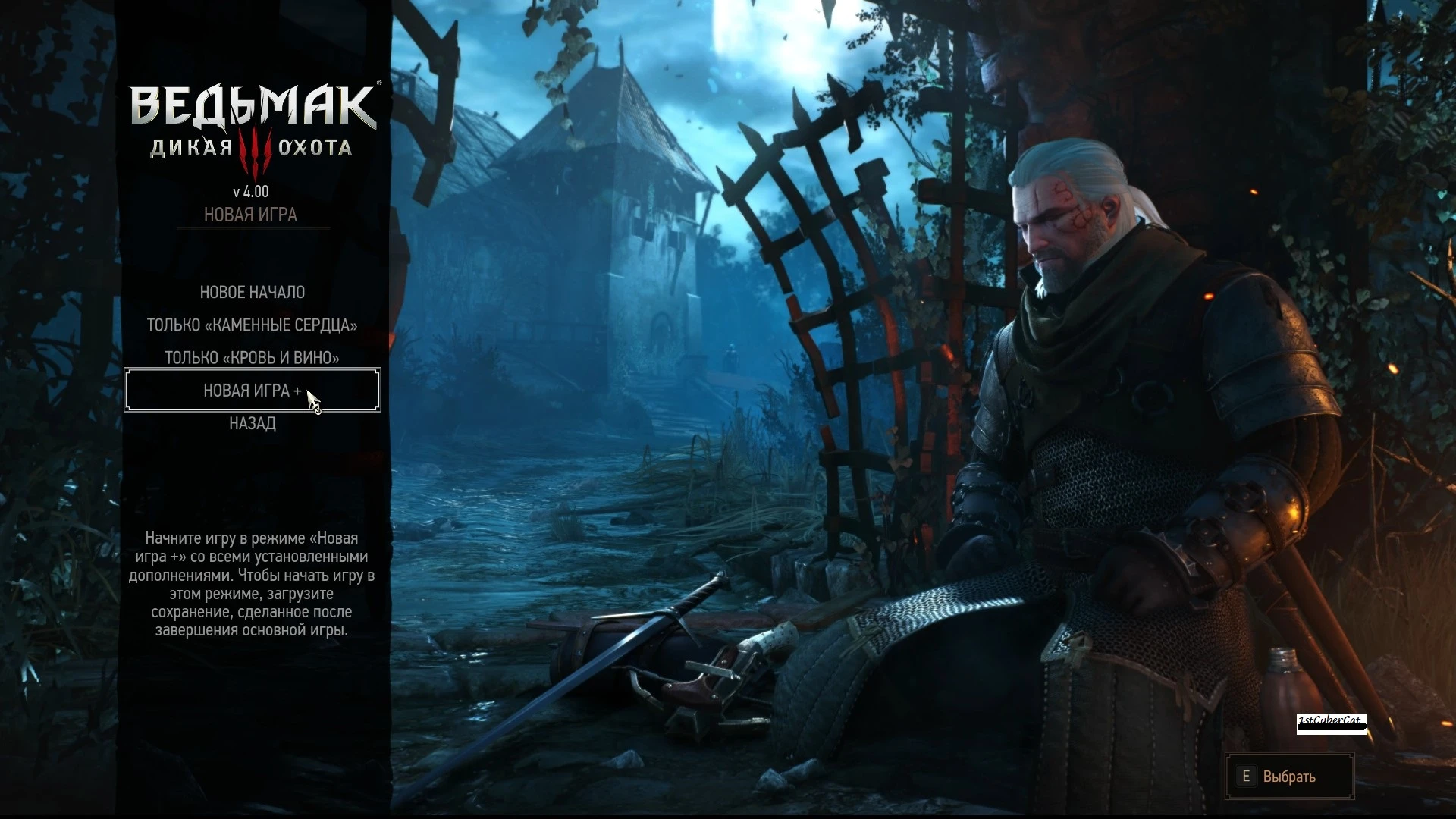The width and height of the screenshot is (1456, 819).
Task: Click the v 4.00 version label
Action: click(253, 190)
